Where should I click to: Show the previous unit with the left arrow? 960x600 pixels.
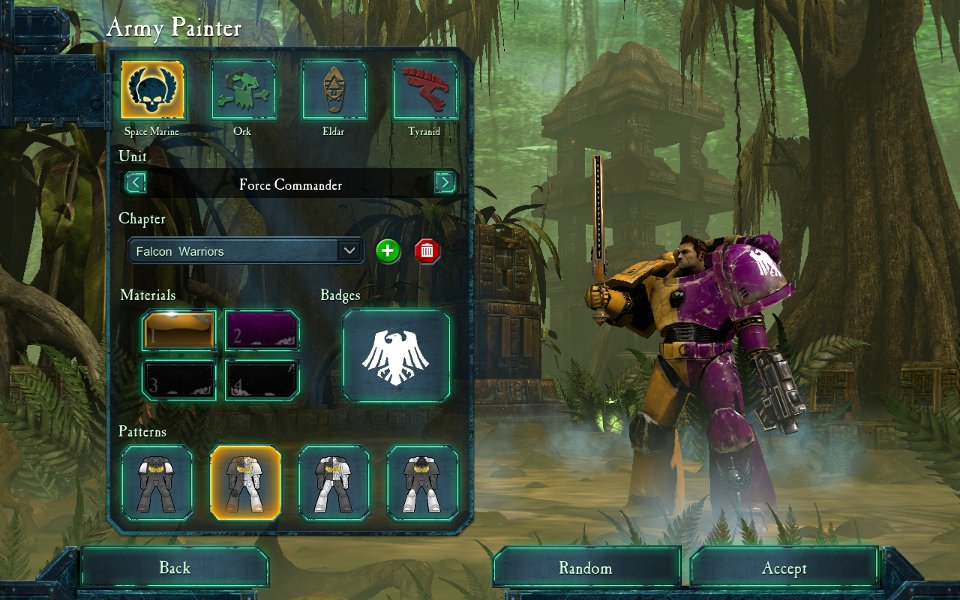tap(135, 183)
